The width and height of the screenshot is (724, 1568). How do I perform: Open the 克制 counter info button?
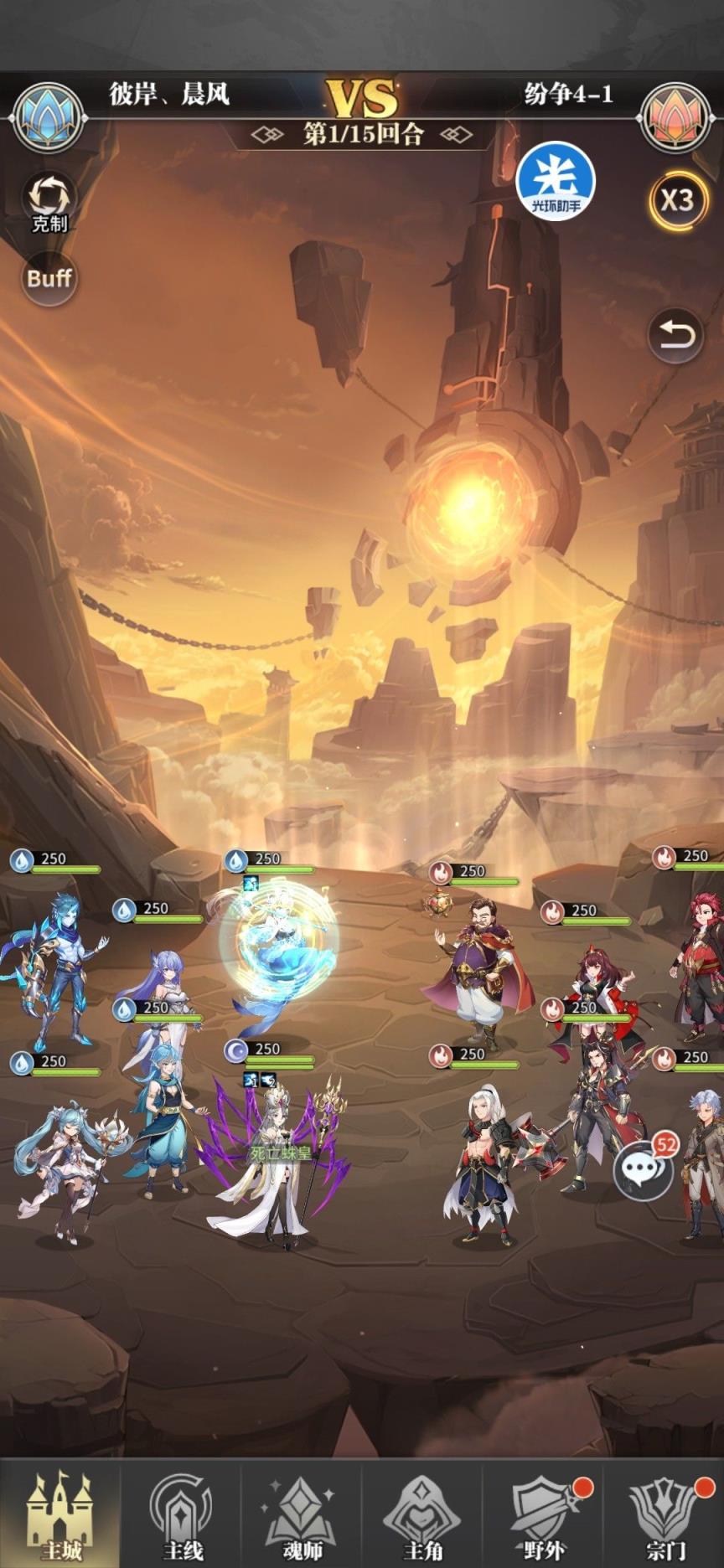49,202
